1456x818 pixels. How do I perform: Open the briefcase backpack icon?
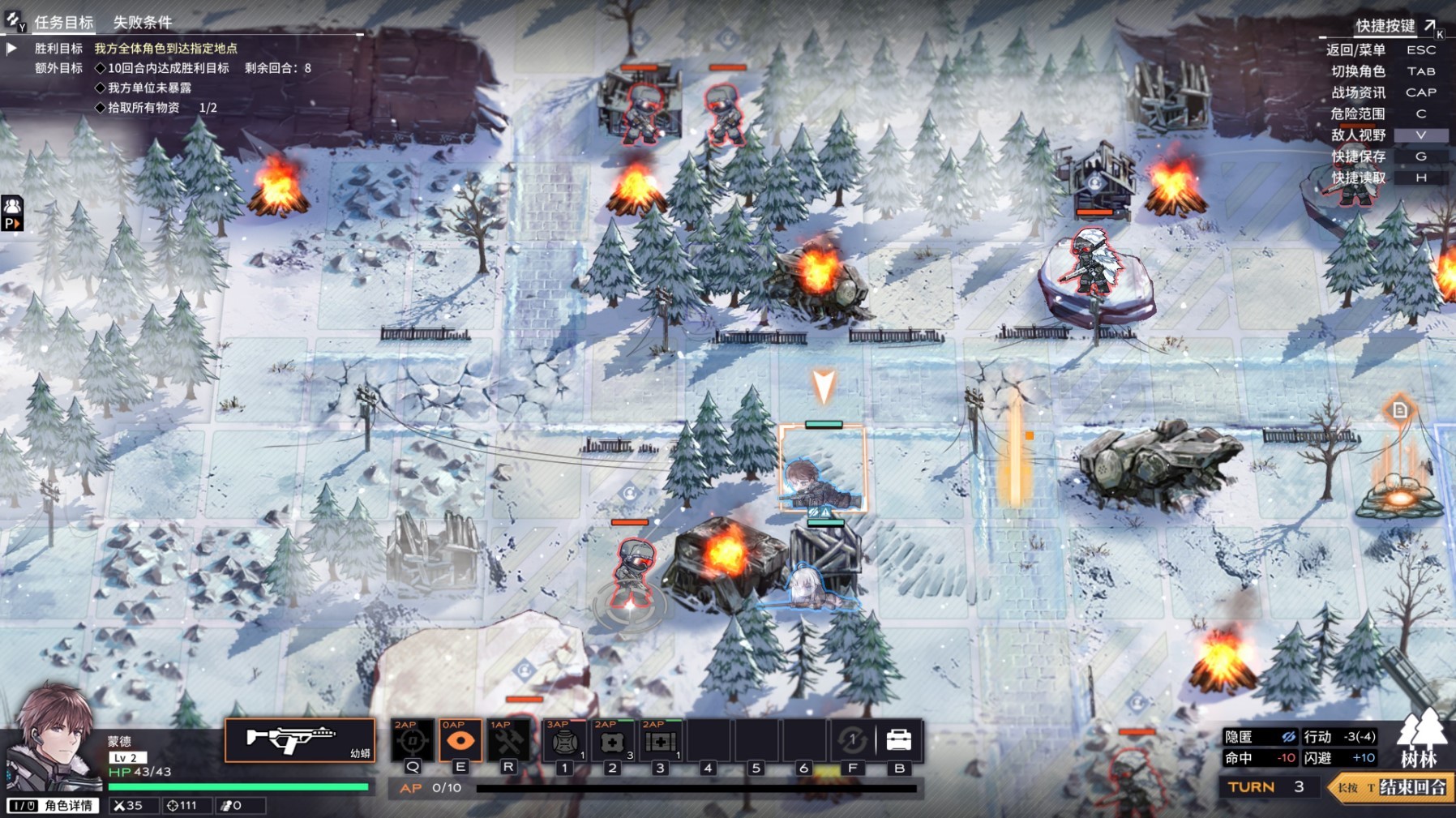coord(899,740)
